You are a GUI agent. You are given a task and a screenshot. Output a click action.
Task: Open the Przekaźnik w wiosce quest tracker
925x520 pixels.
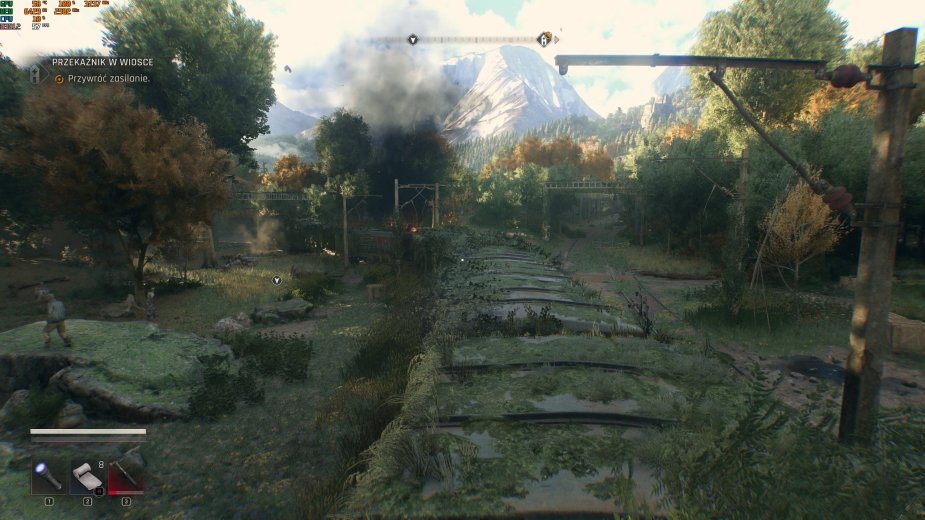102,62
